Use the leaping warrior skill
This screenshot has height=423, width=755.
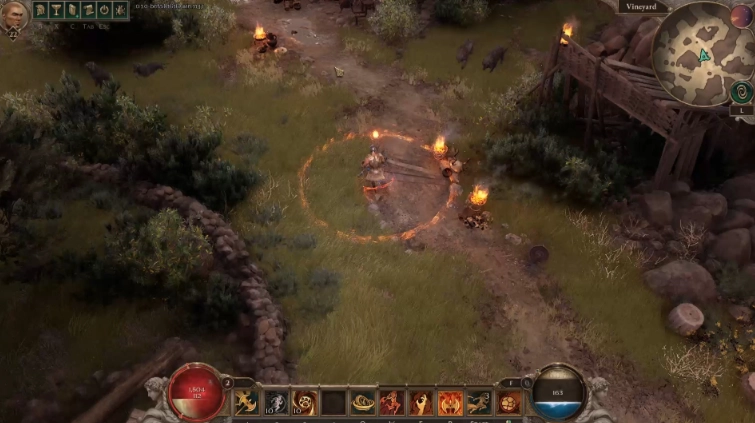click(480, 402)
